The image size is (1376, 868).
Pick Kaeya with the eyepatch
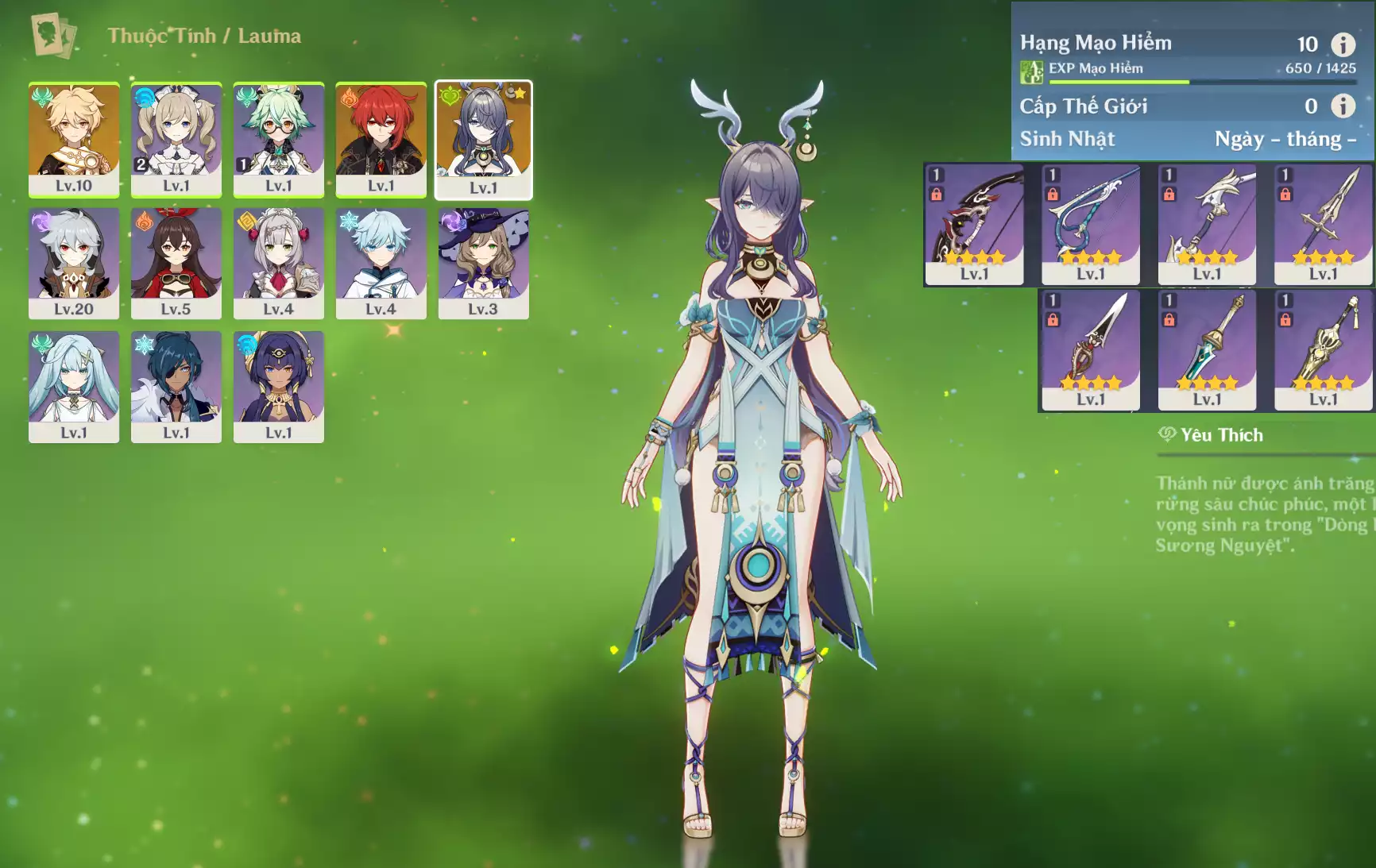point(176,387)
